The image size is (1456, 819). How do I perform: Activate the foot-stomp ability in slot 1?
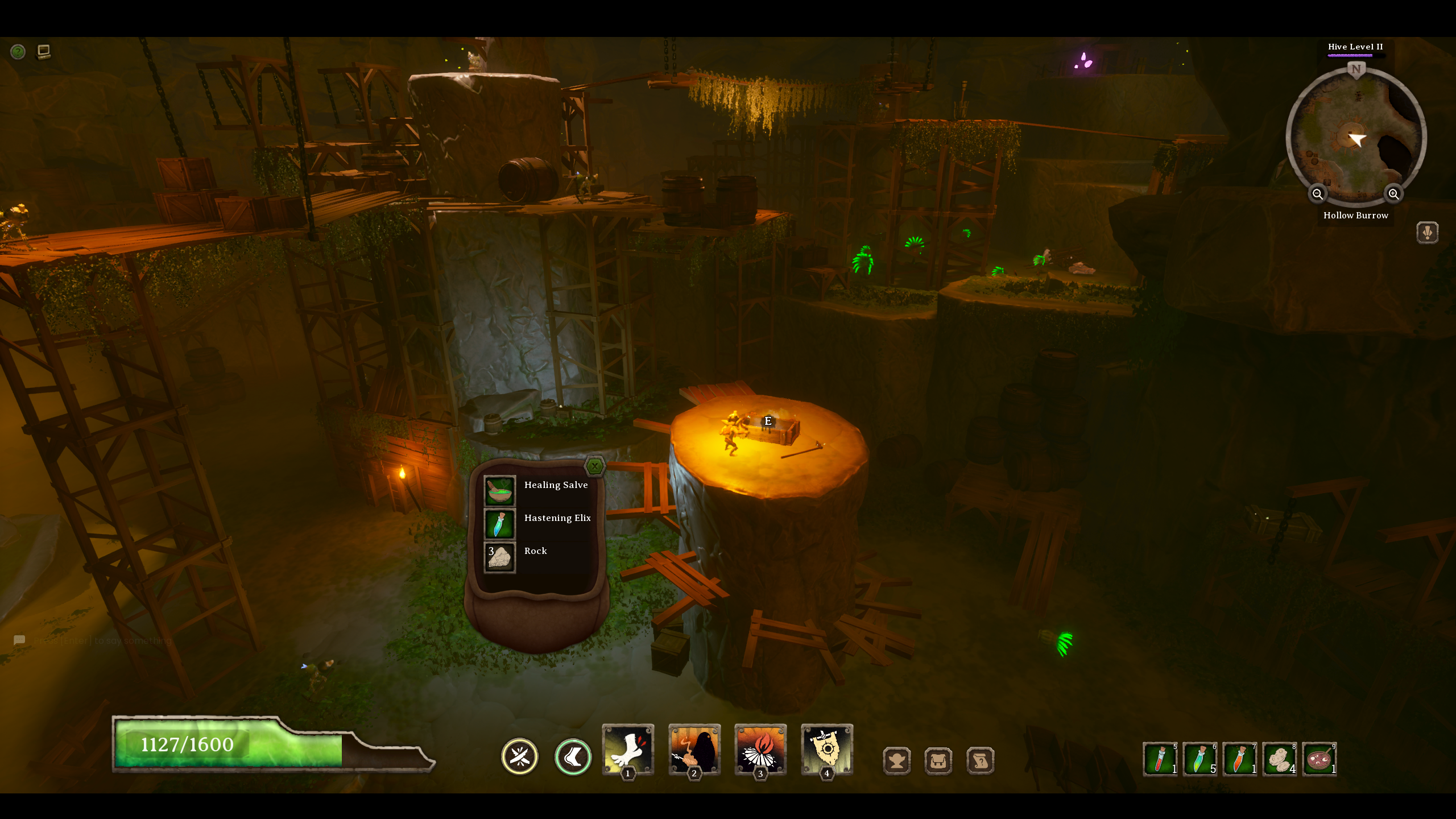pyautogui.click(x=628, y=751)
